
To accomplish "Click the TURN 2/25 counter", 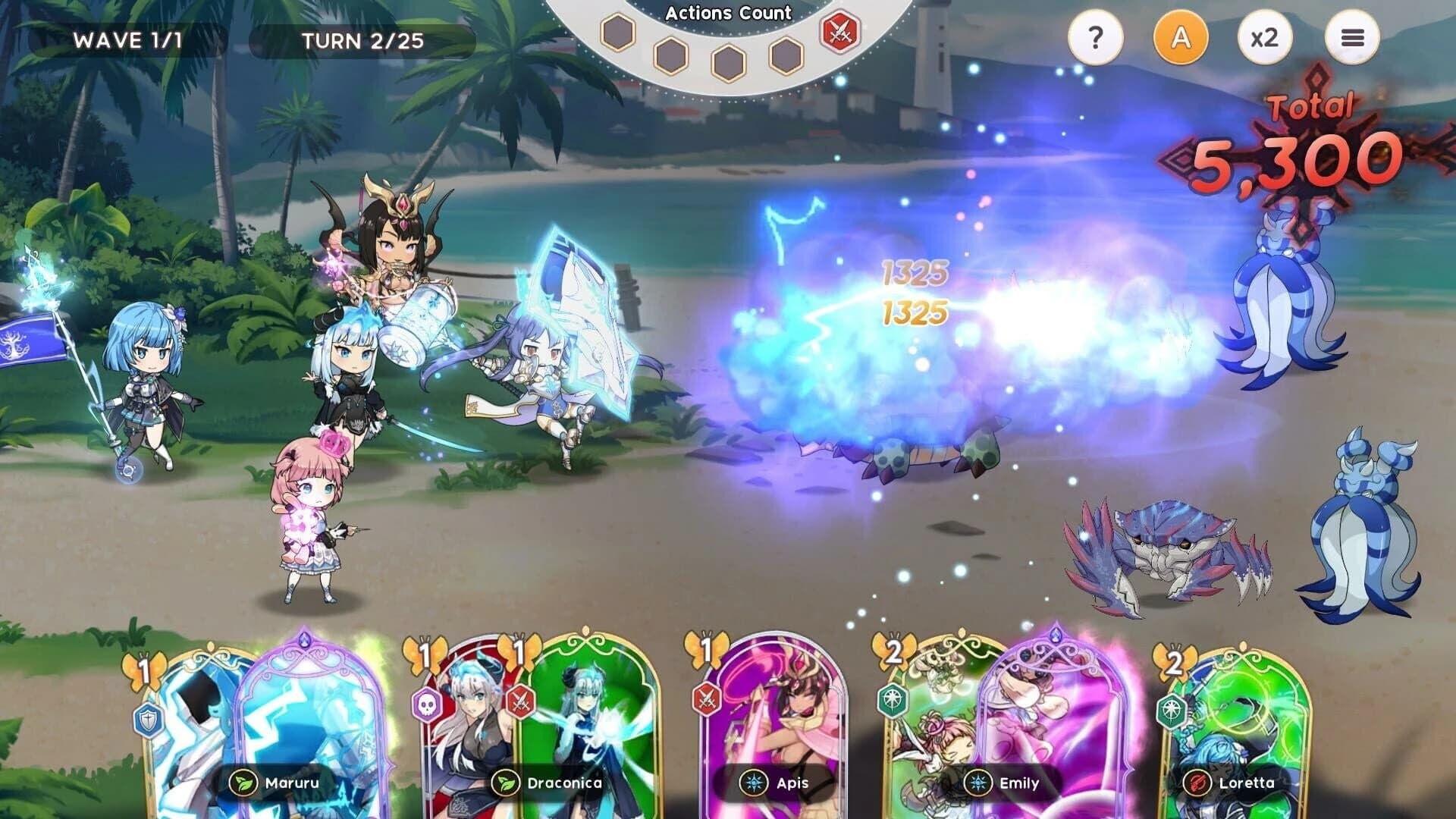I will point(362,42).
